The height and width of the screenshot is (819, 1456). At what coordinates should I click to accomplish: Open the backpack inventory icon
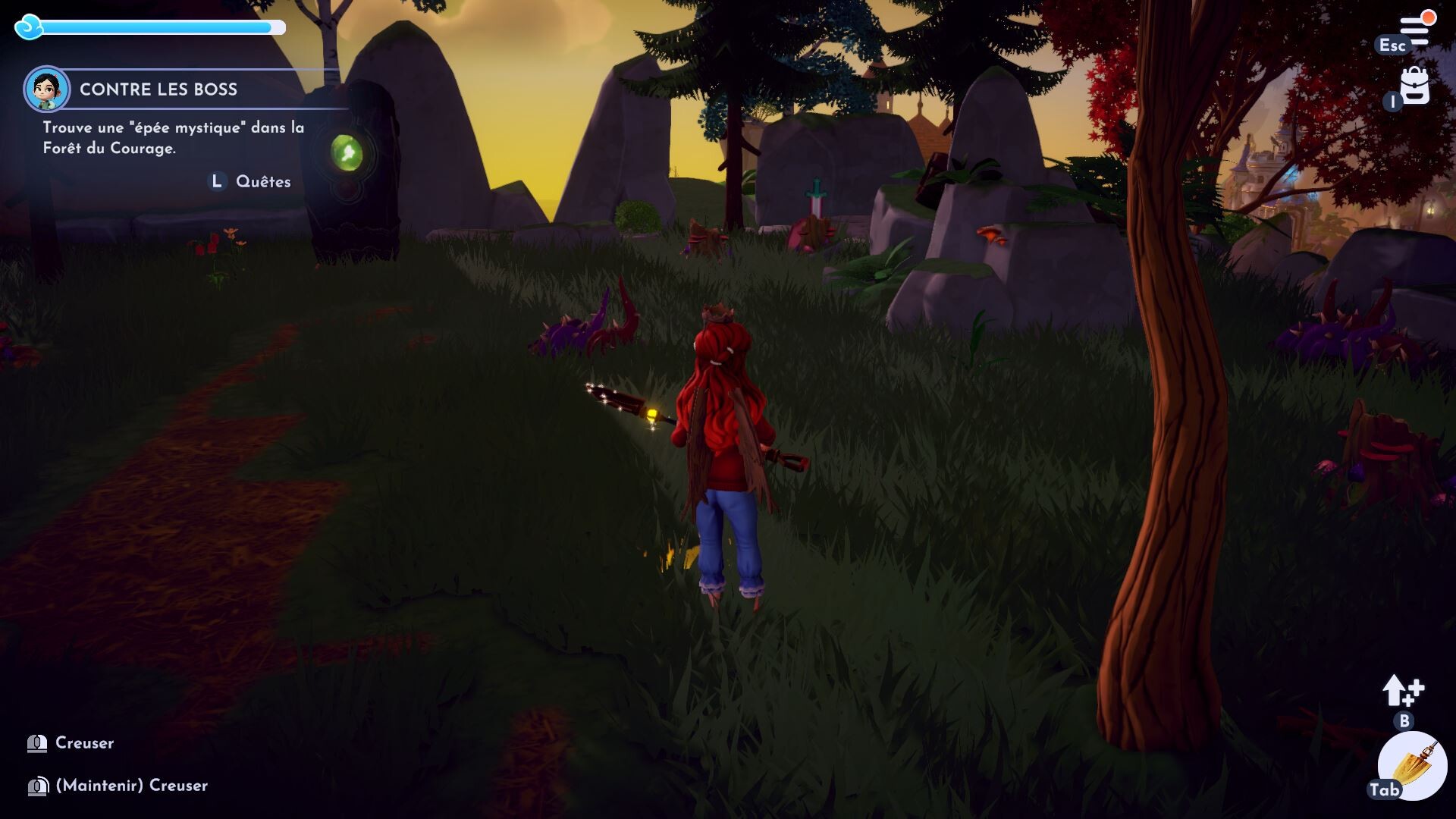(1415, 86)
